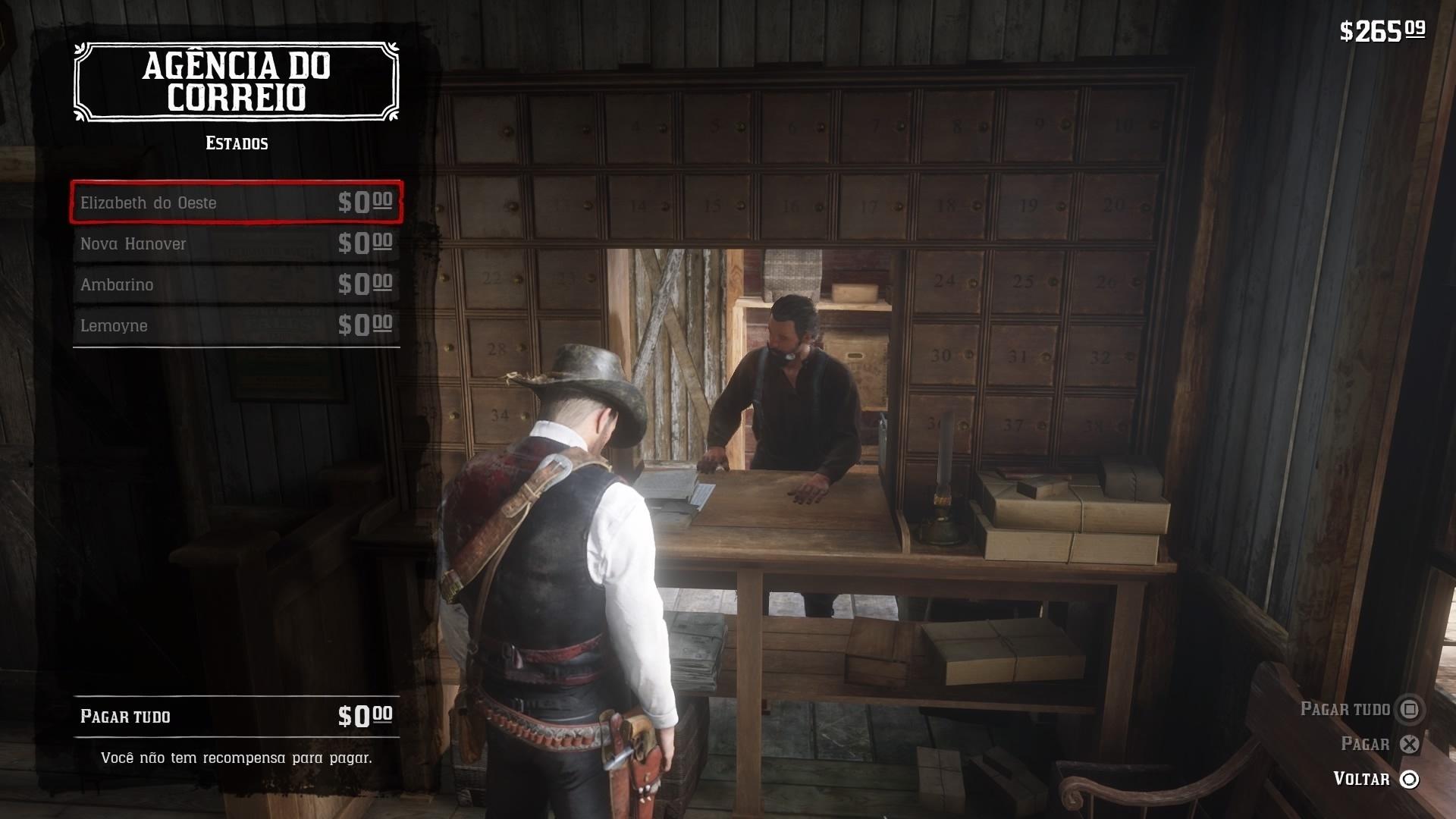This screenshot has width=1456, height=819.
Task: Select the highlighted Elizabeth do Oeste entry
Action: 235,202
